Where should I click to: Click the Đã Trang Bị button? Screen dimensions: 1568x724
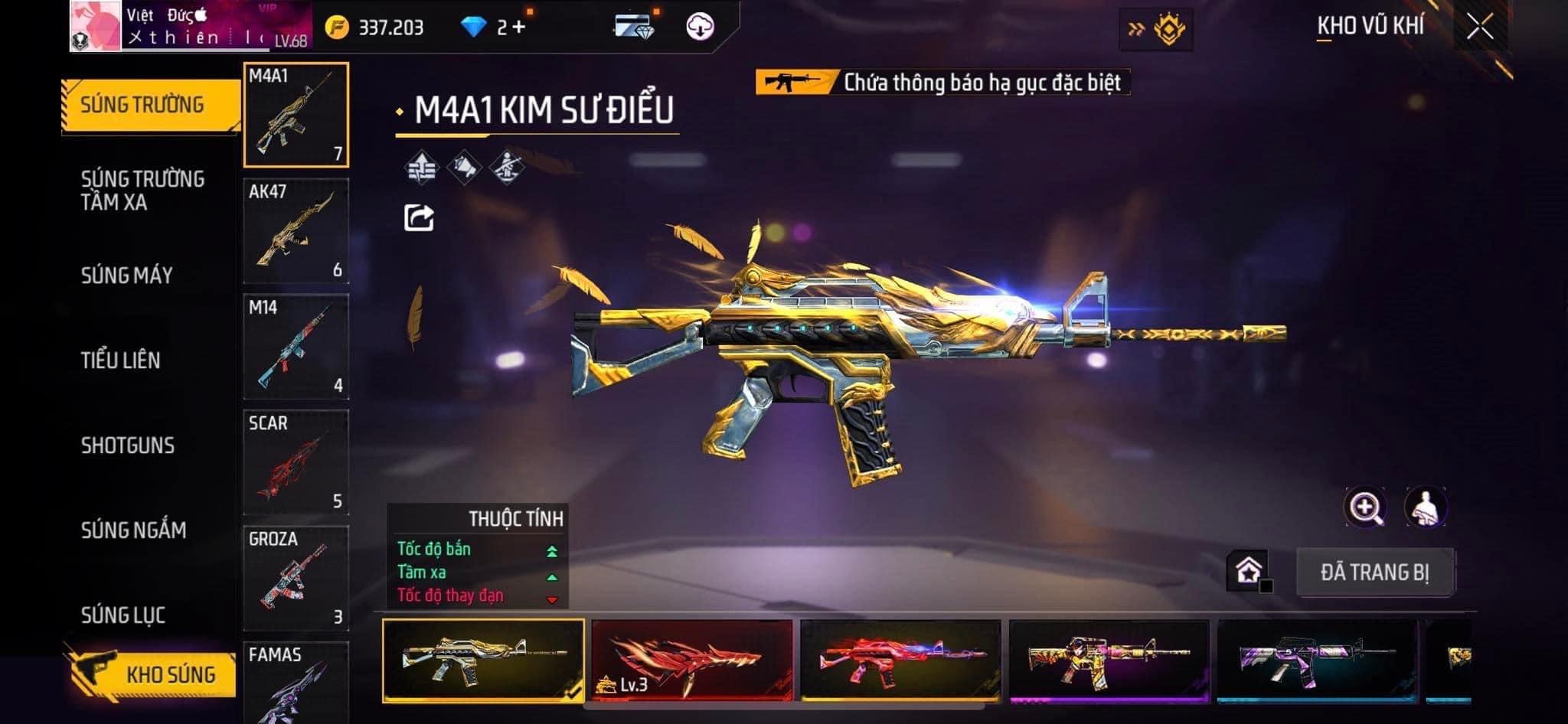[x=1375, y=572]
